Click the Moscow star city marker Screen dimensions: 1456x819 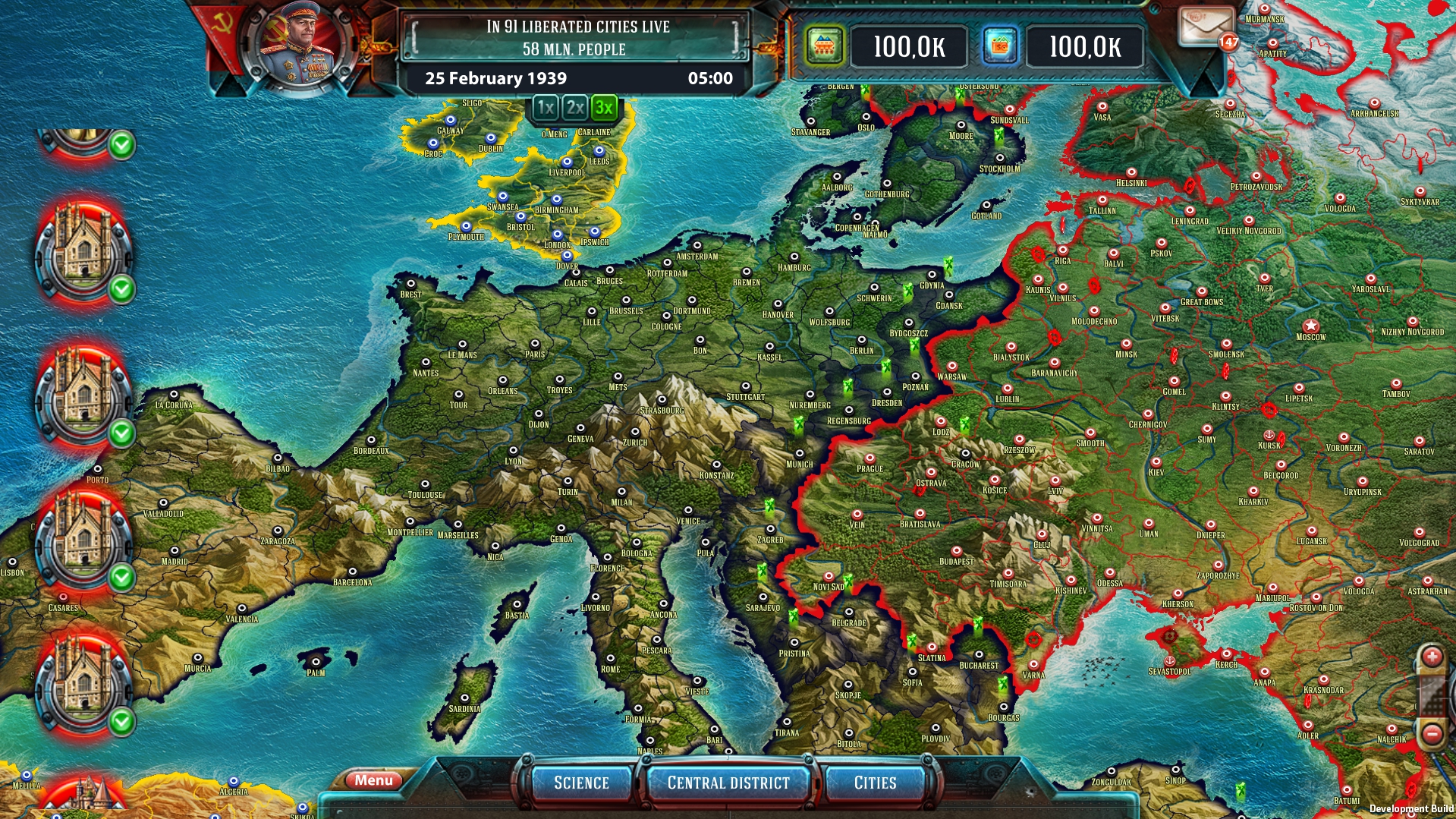tap(1310, 324)
